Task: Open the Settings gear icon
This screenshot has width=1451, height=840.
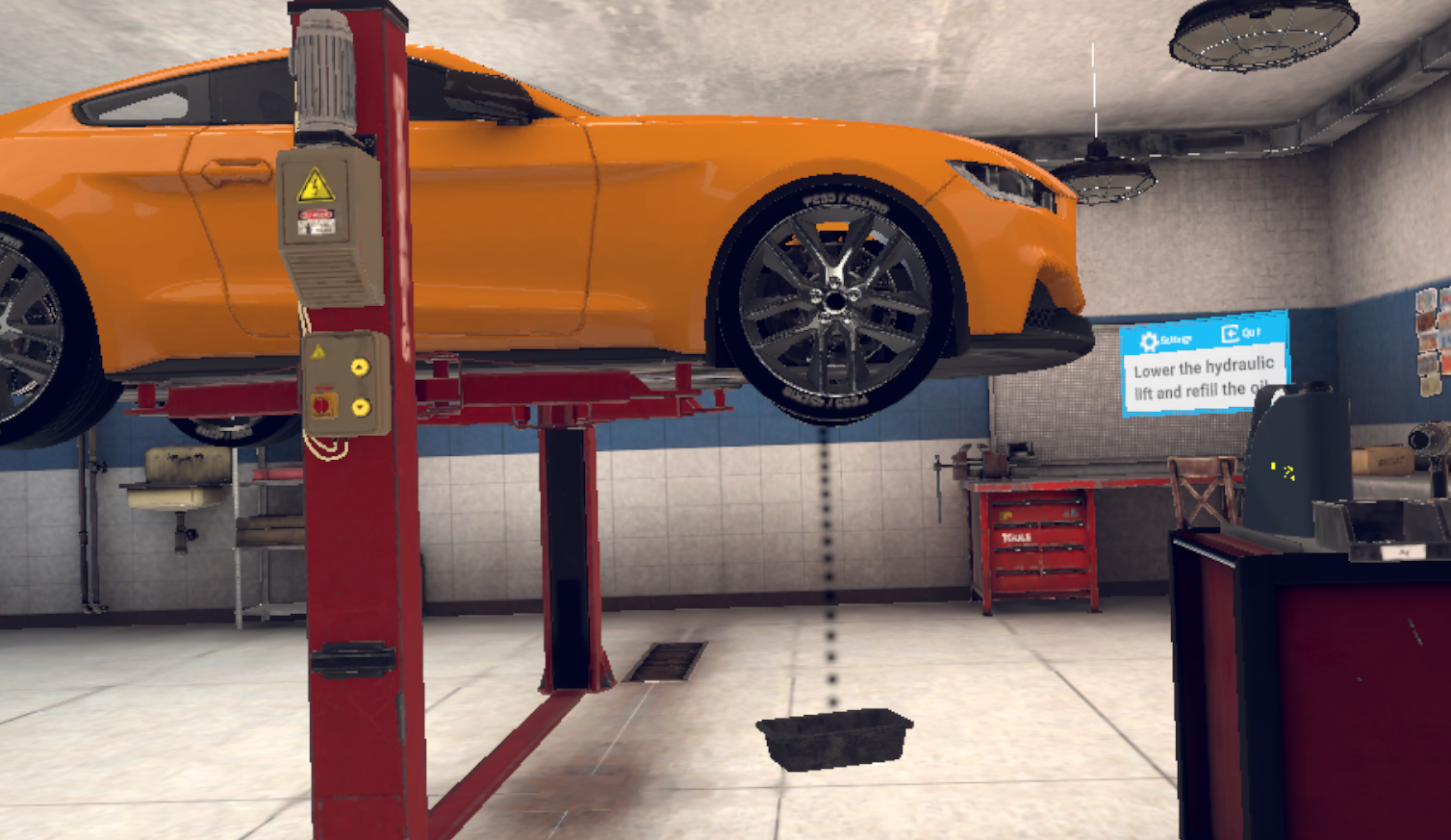Action: pyautogui.click(x=1149, y=340)
